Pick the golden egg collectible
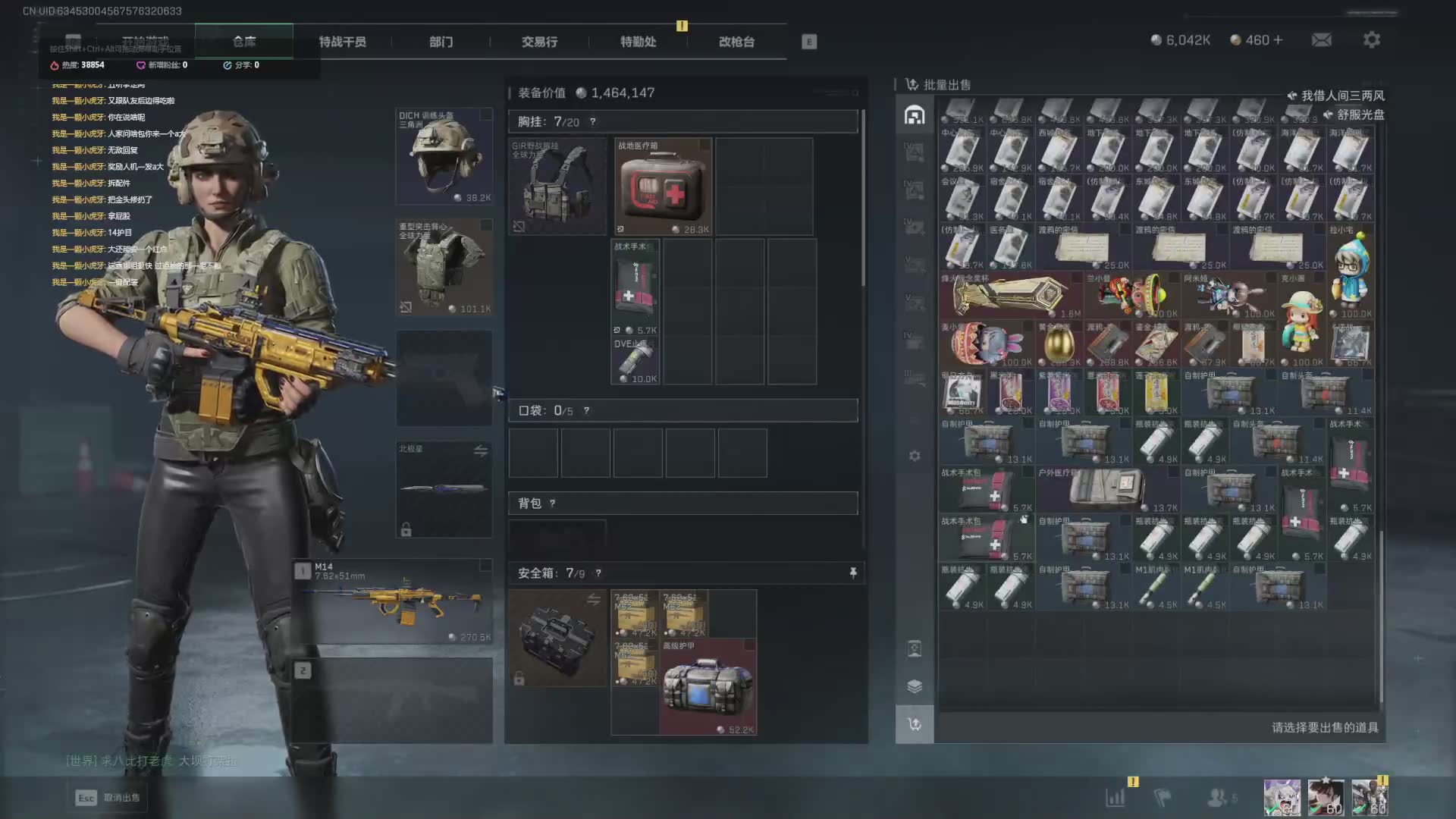The width and height of the screenshot is (1456, 819). [1059, 344]
